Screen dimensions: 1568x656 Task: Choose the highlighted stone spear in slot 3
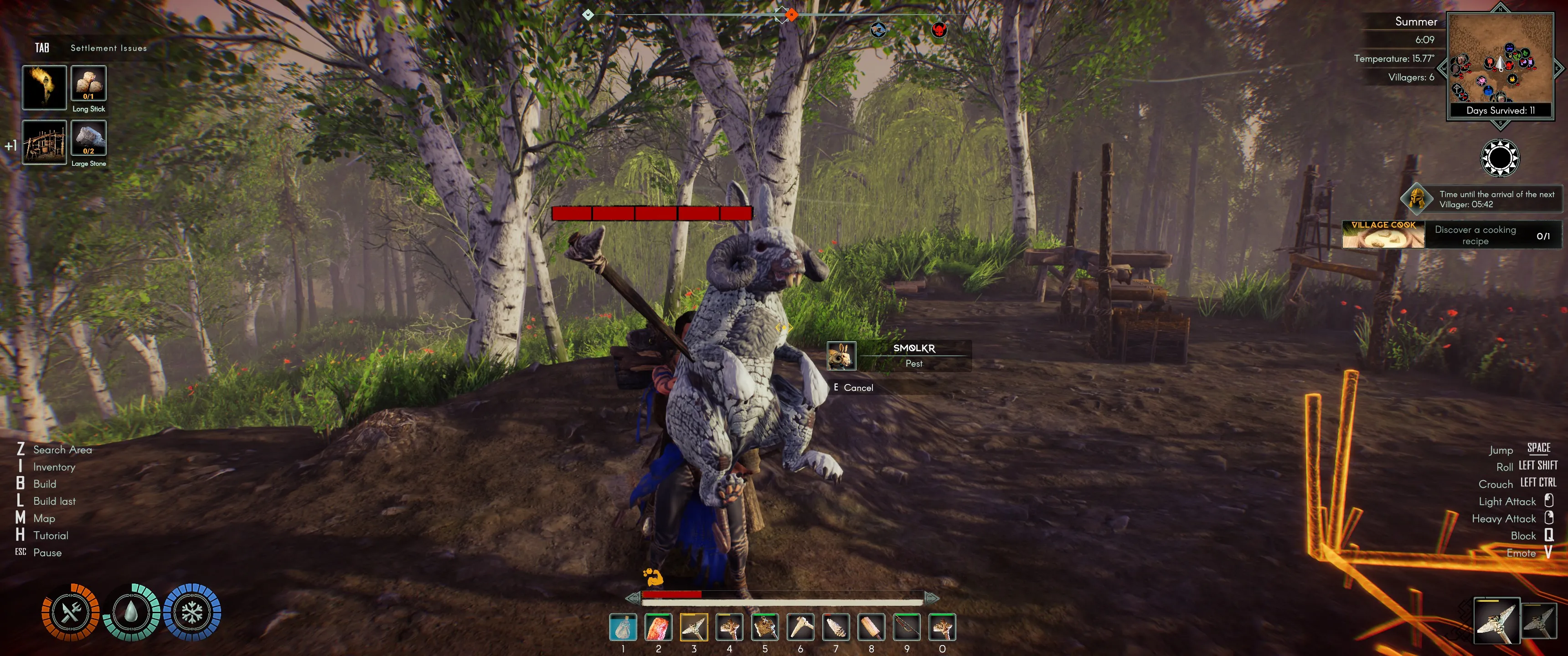click(694, 627)
